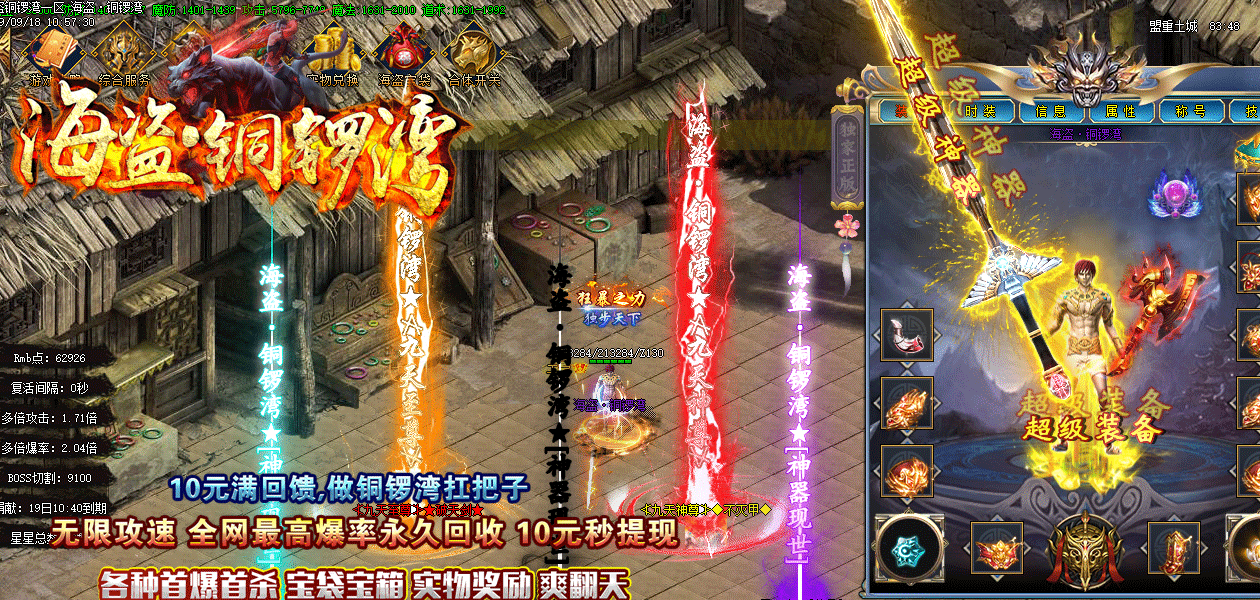Switch to the 属性 attributes tab
Image resolution: width=1260 pixels, height=600 pixels.
[x=1121, y=111]
